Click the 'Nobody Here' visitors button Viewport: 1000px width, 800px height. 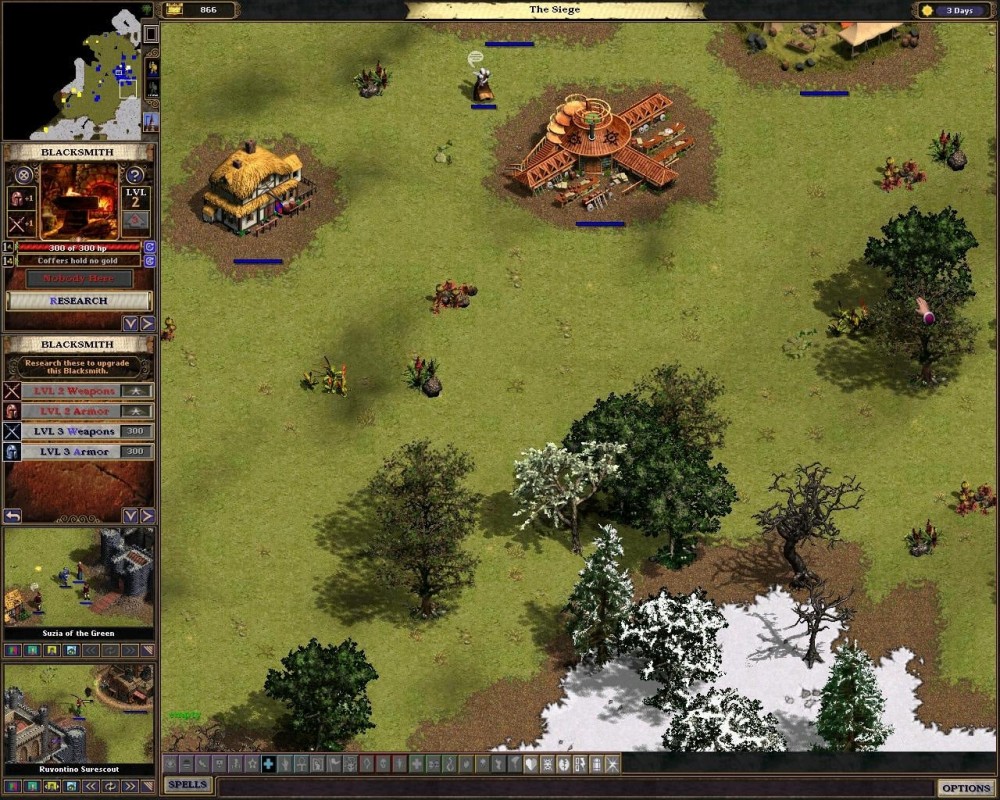79,278
